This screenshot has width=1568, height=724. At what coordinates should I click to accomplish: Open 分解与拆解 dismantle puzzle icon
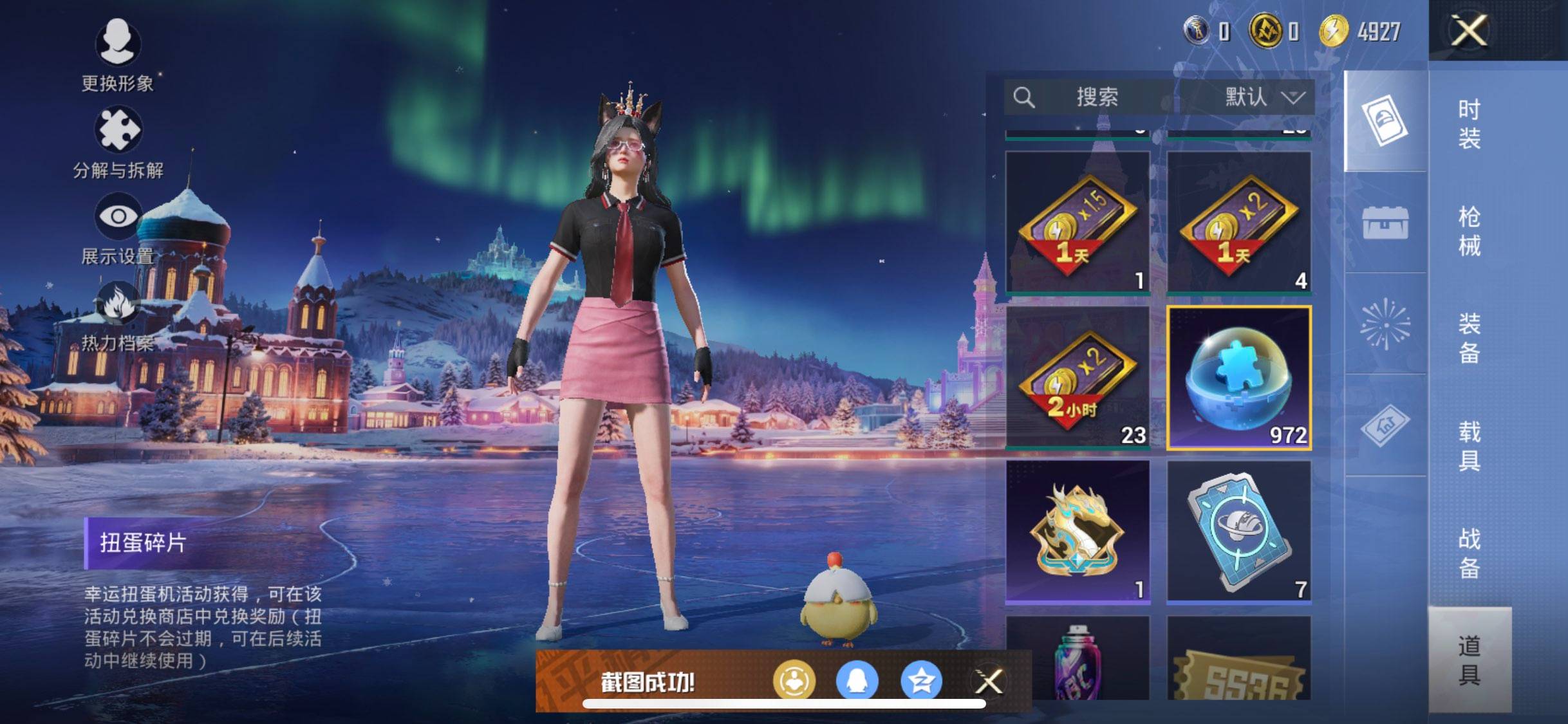pyautogui.click(x=117, y=142)
